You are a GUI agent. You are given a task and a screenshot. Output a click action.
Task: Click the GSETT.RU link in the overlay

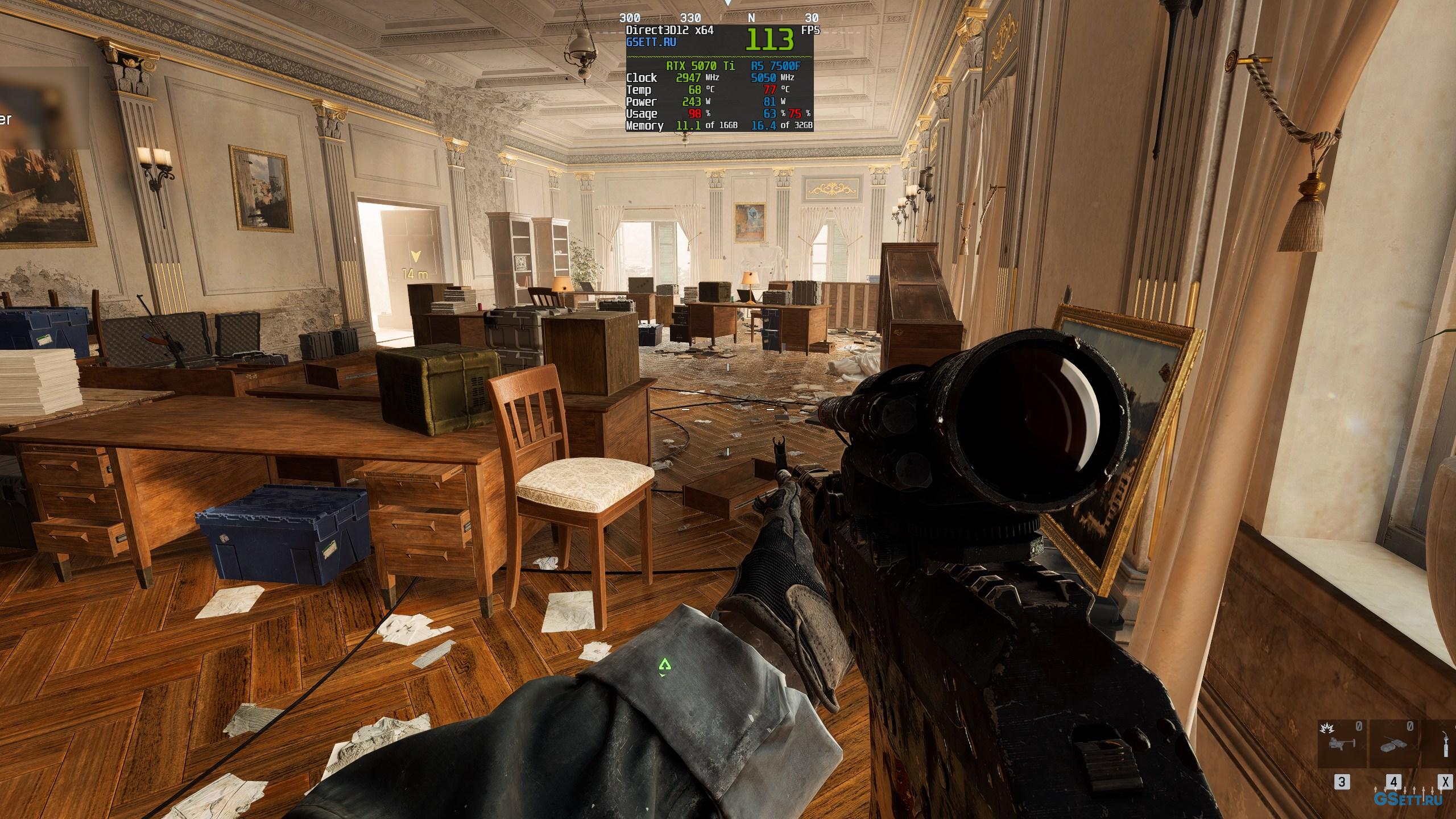651,42
